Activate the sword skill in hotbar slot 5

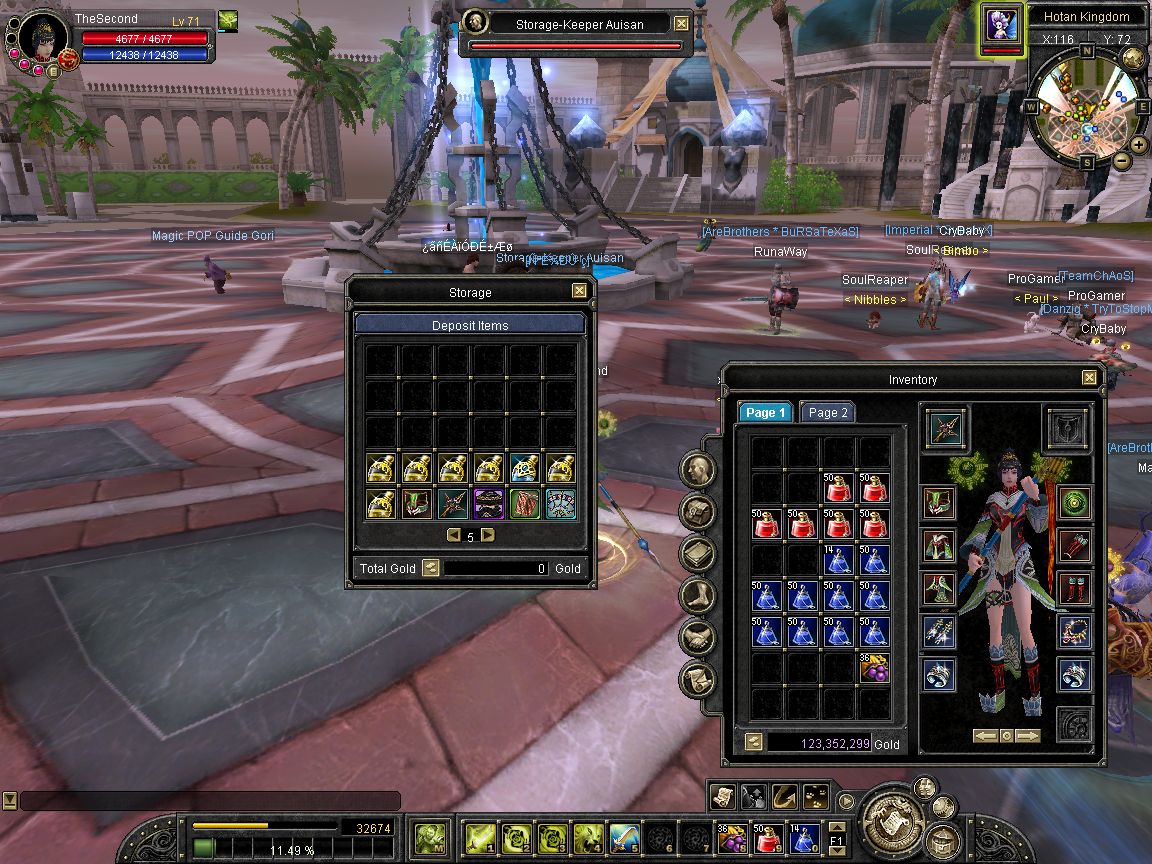pos(625,836)
